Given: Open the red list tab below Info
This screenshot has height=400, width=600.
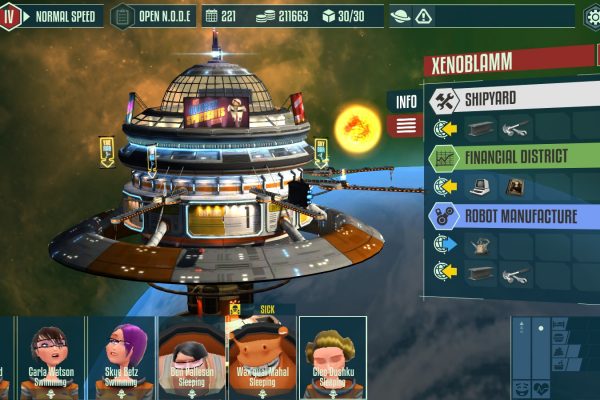Looking at the screenshot, I should tap(405, 126).
